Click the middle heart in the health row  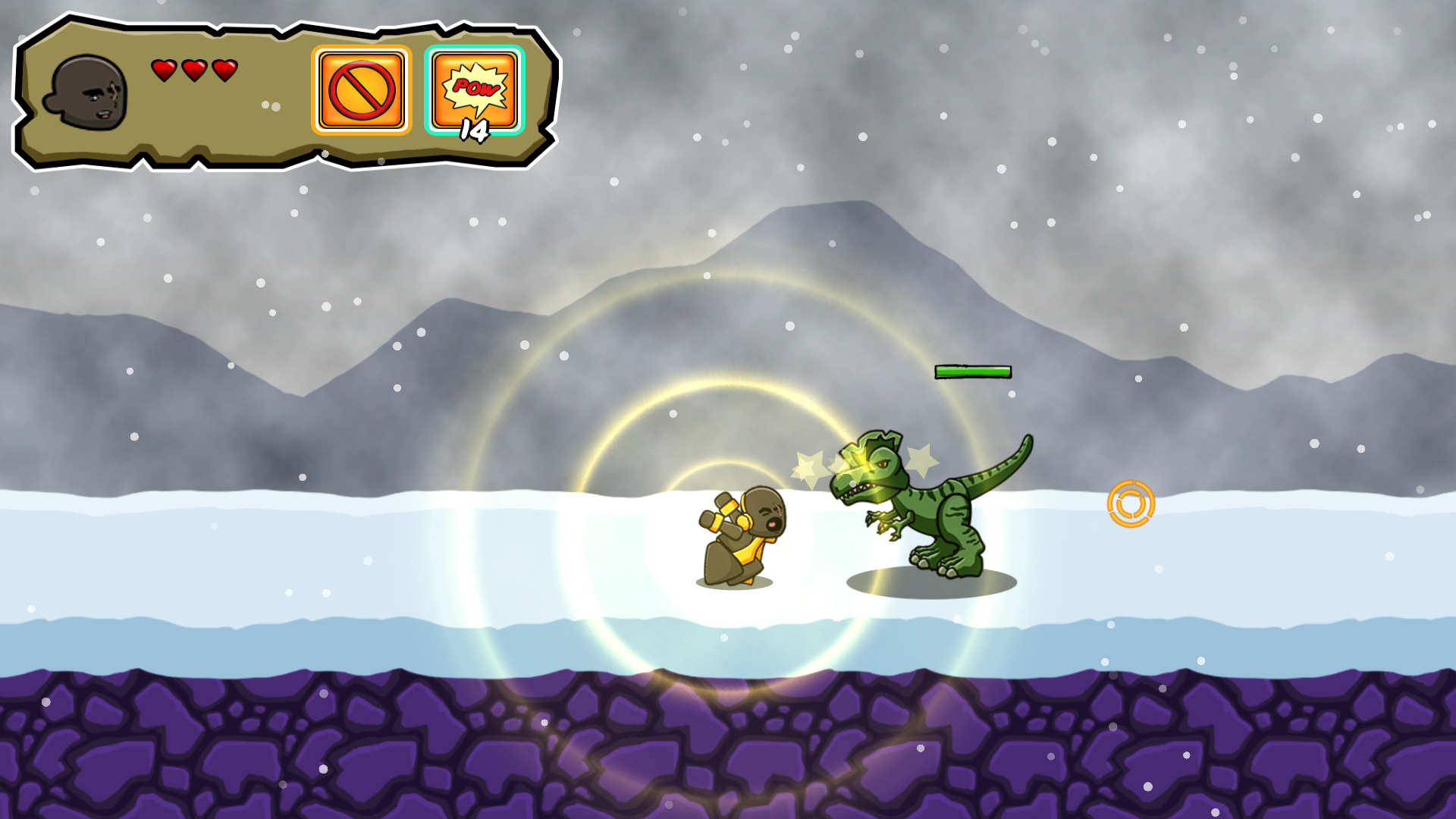point(194,72)
